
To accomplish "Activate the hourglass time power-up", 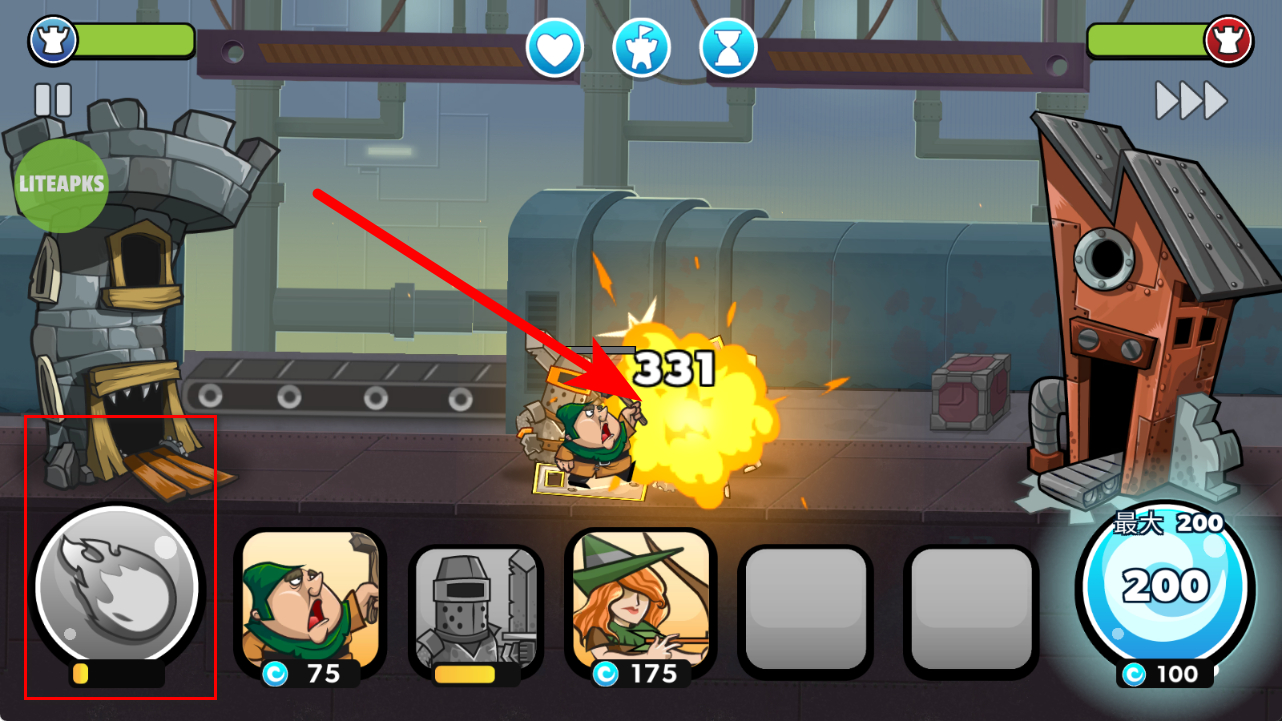I will click(x=728, y=47).
